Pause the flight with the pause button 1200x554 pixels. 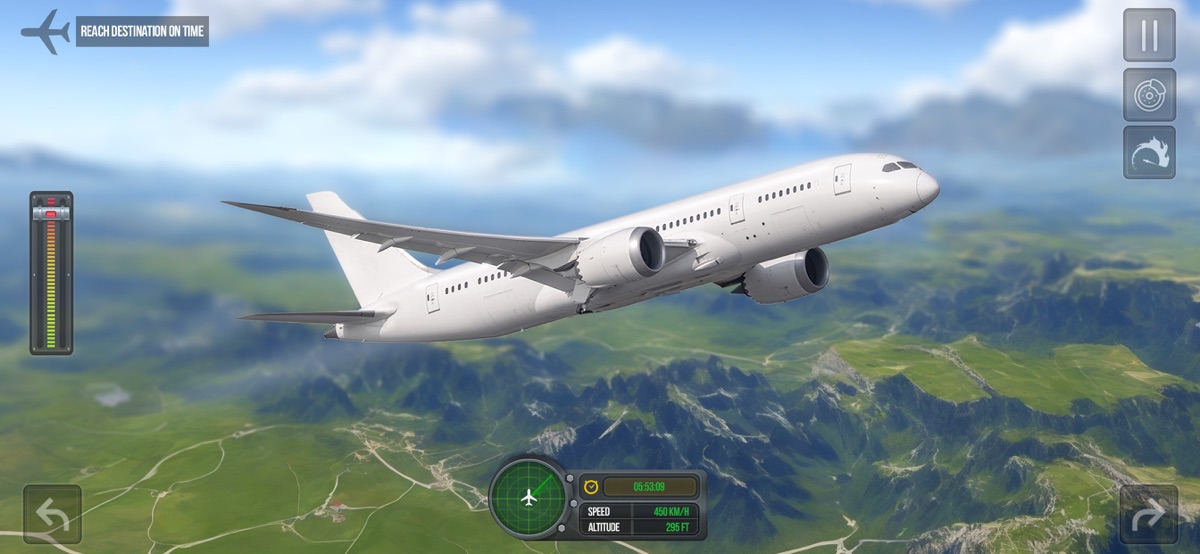[x=1149, y=35]
